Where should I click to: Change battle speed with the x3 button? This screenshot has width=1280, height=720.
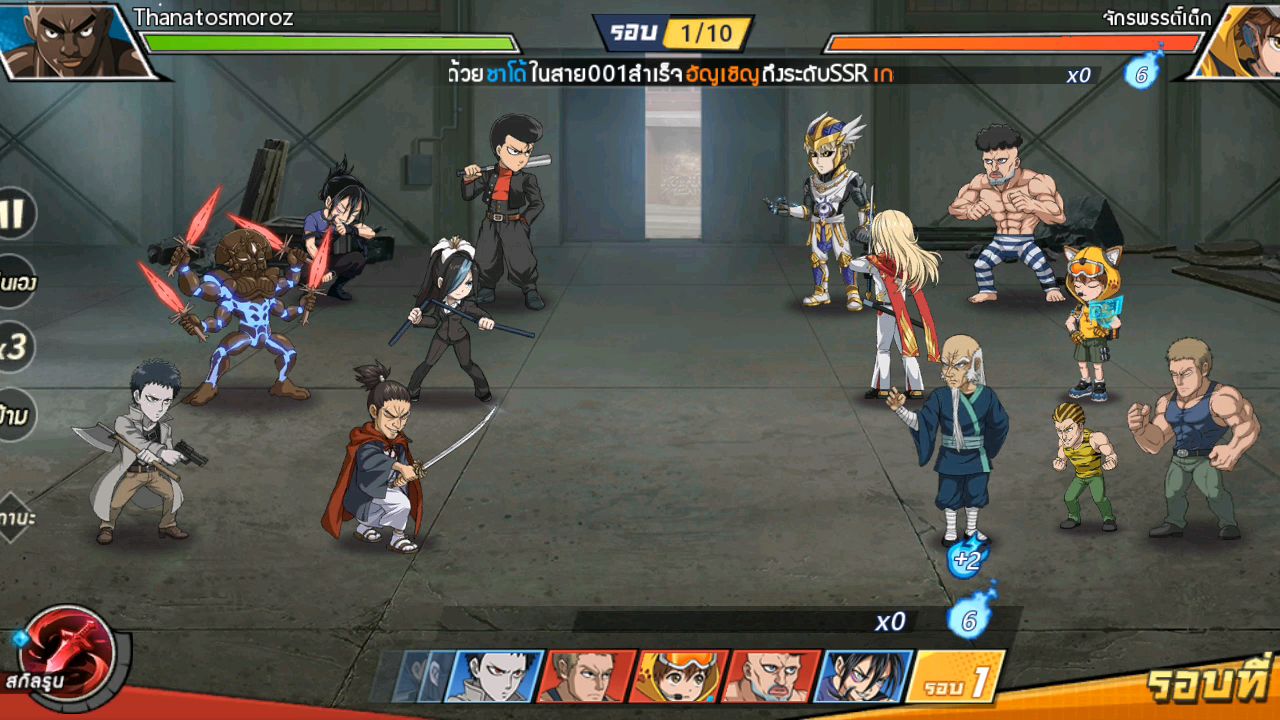pyautogui.click(x=14, y=347)
